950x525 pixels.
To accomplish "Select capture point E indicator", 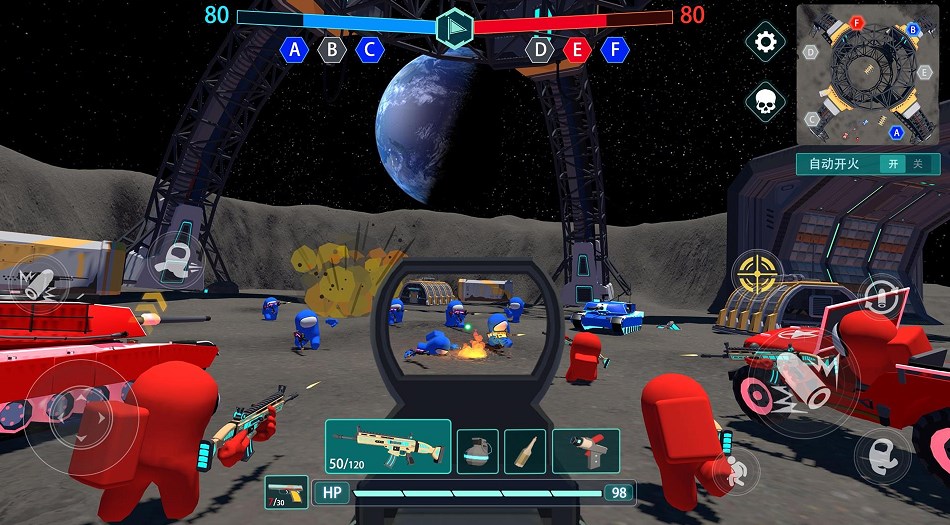I will point(577,49).
